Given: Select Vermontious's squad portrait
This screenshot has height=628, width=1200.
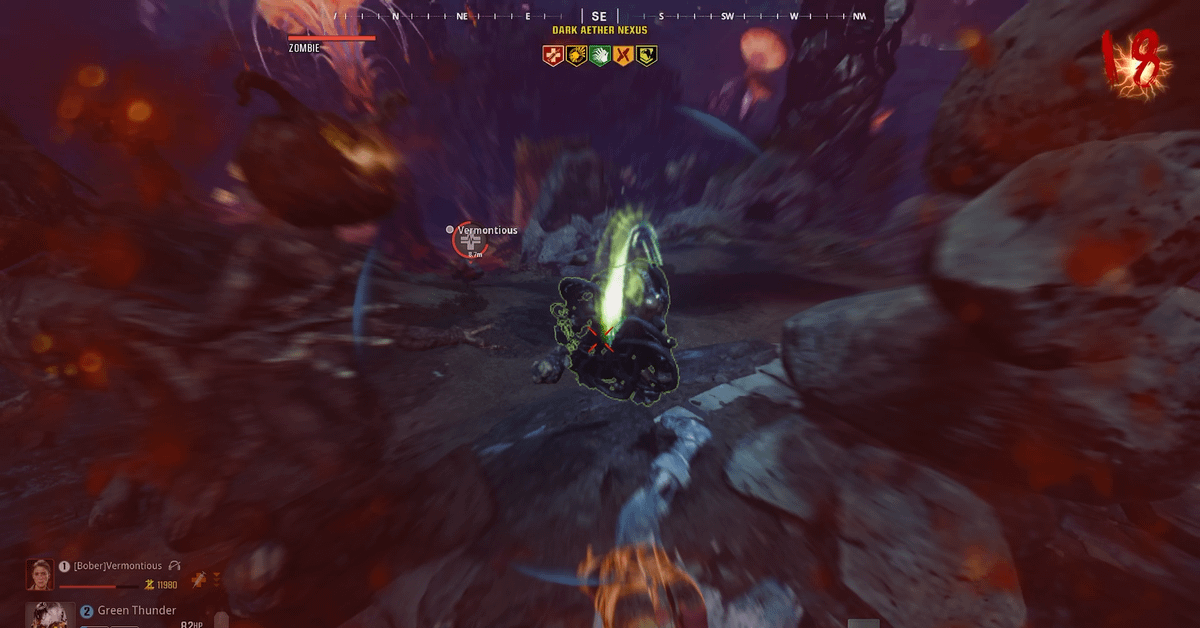Looking at the screenshot, I should point(40,575).
